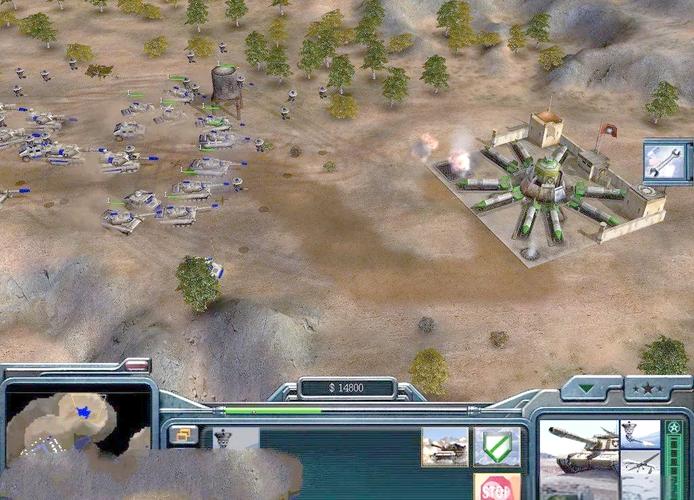
Task: Select the tank Attack Move command
Action: (444, 446)
